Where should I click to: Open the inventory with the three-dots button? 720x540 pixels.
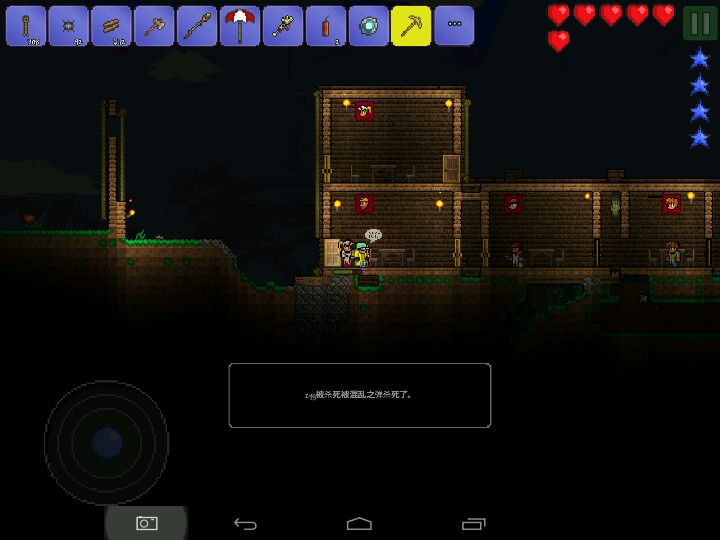point(454,26)
